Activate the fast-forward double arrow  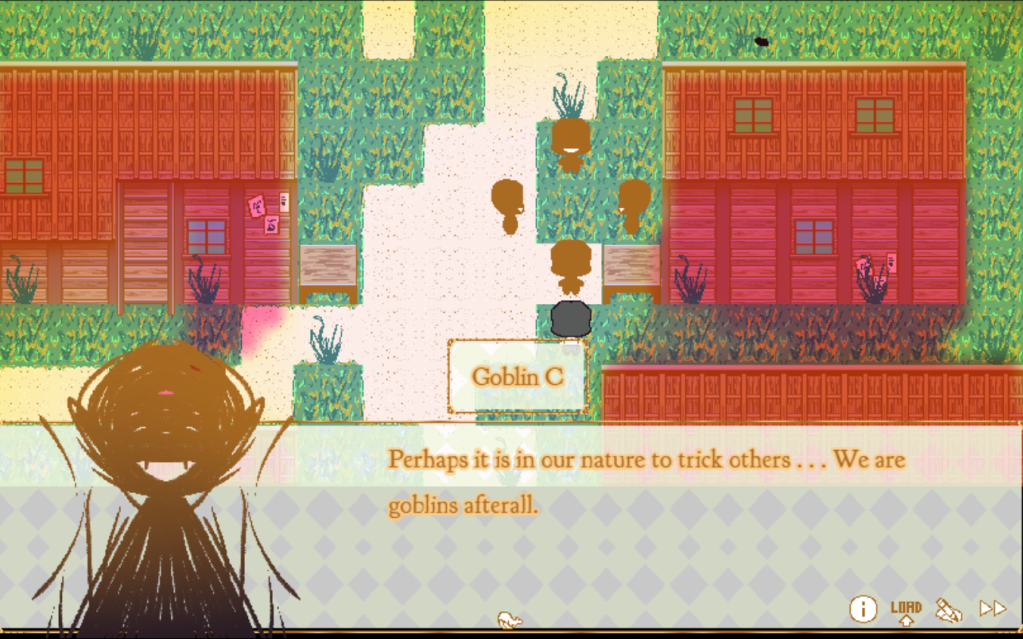coord(992,608)
